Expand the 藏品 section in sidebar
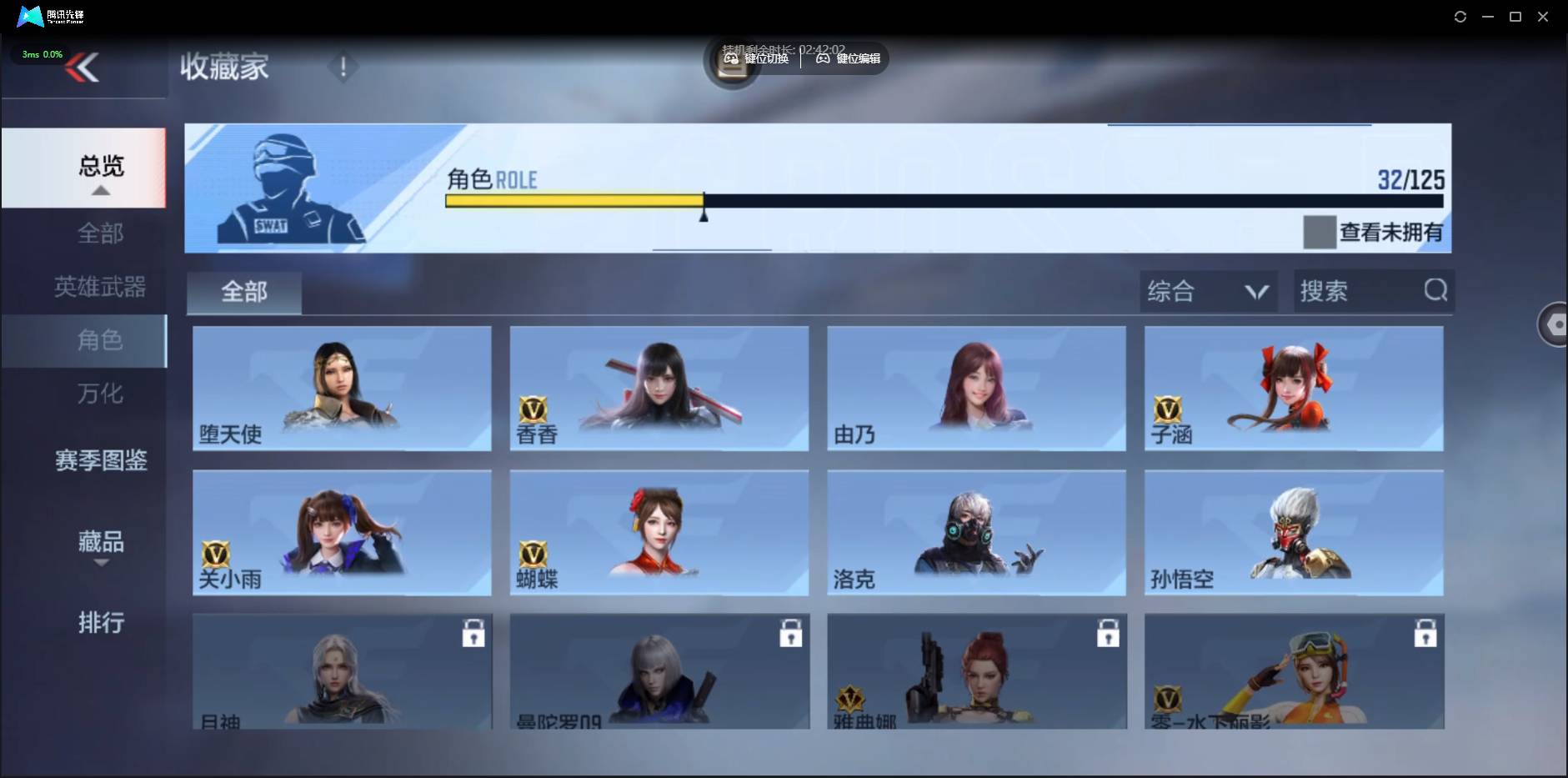Viewport: 1568px width, 778px height. click(100, 548)
